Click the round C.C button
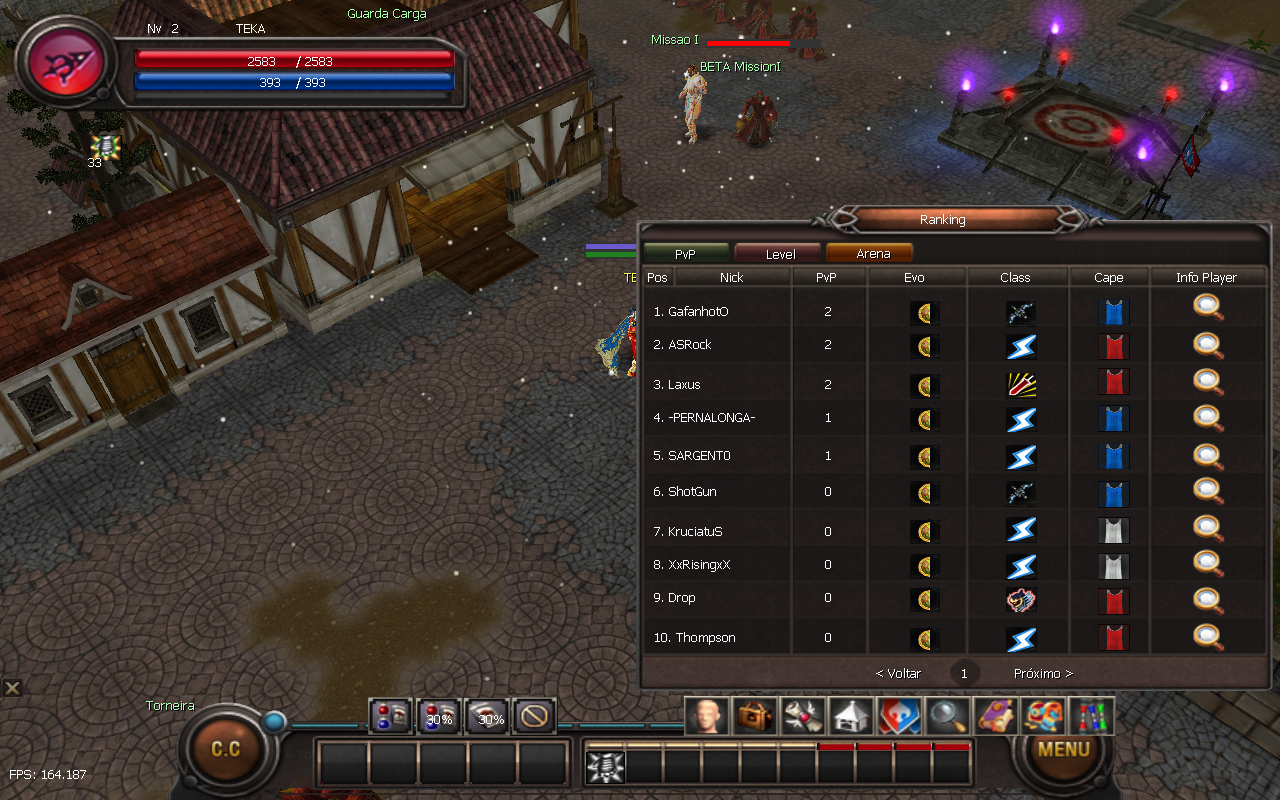Screen dimensions: 1280x800 (226, 749)
